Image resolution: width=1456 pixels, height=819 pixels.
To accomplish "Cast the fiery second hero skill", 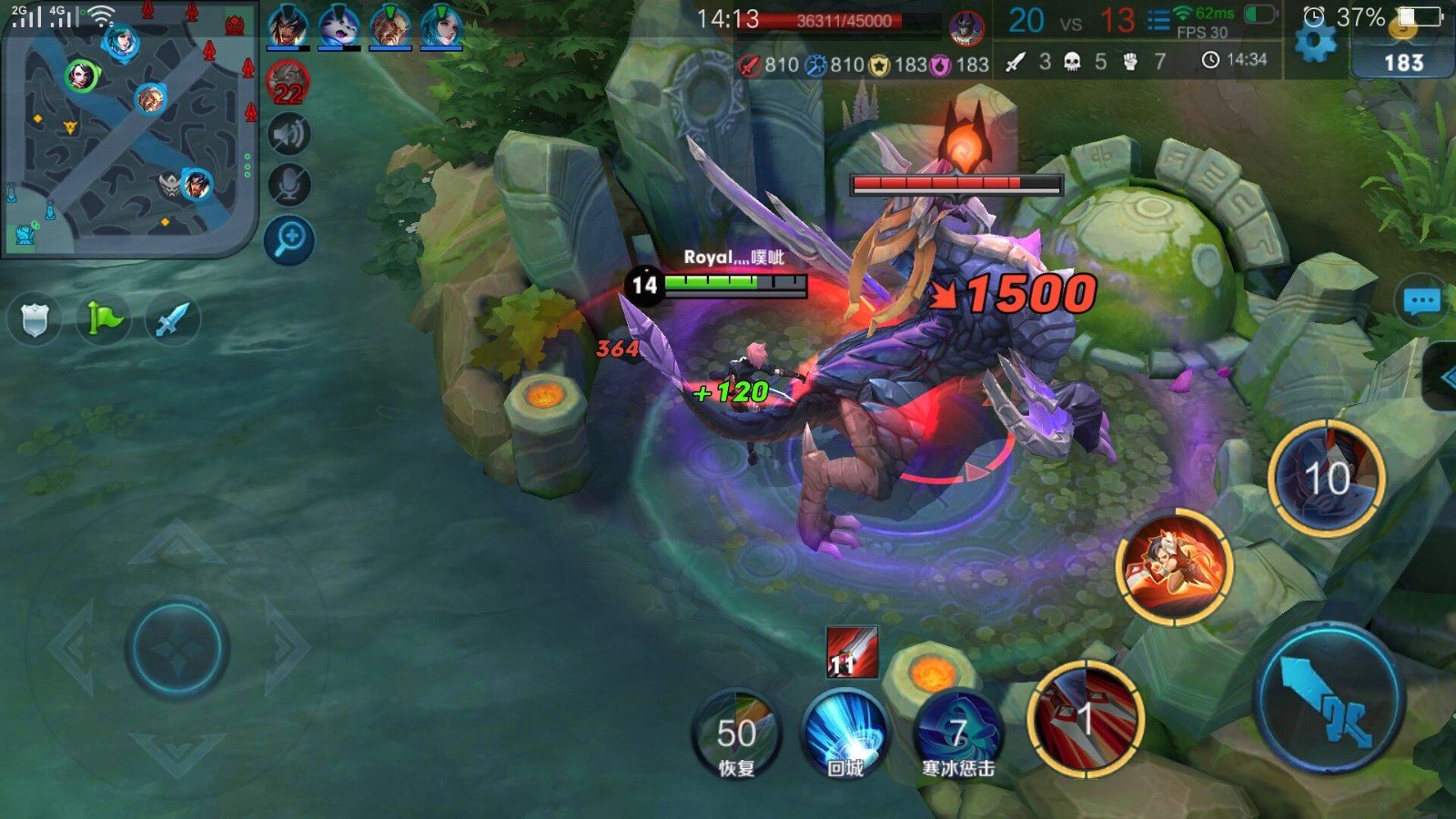I will point(1174,566).
